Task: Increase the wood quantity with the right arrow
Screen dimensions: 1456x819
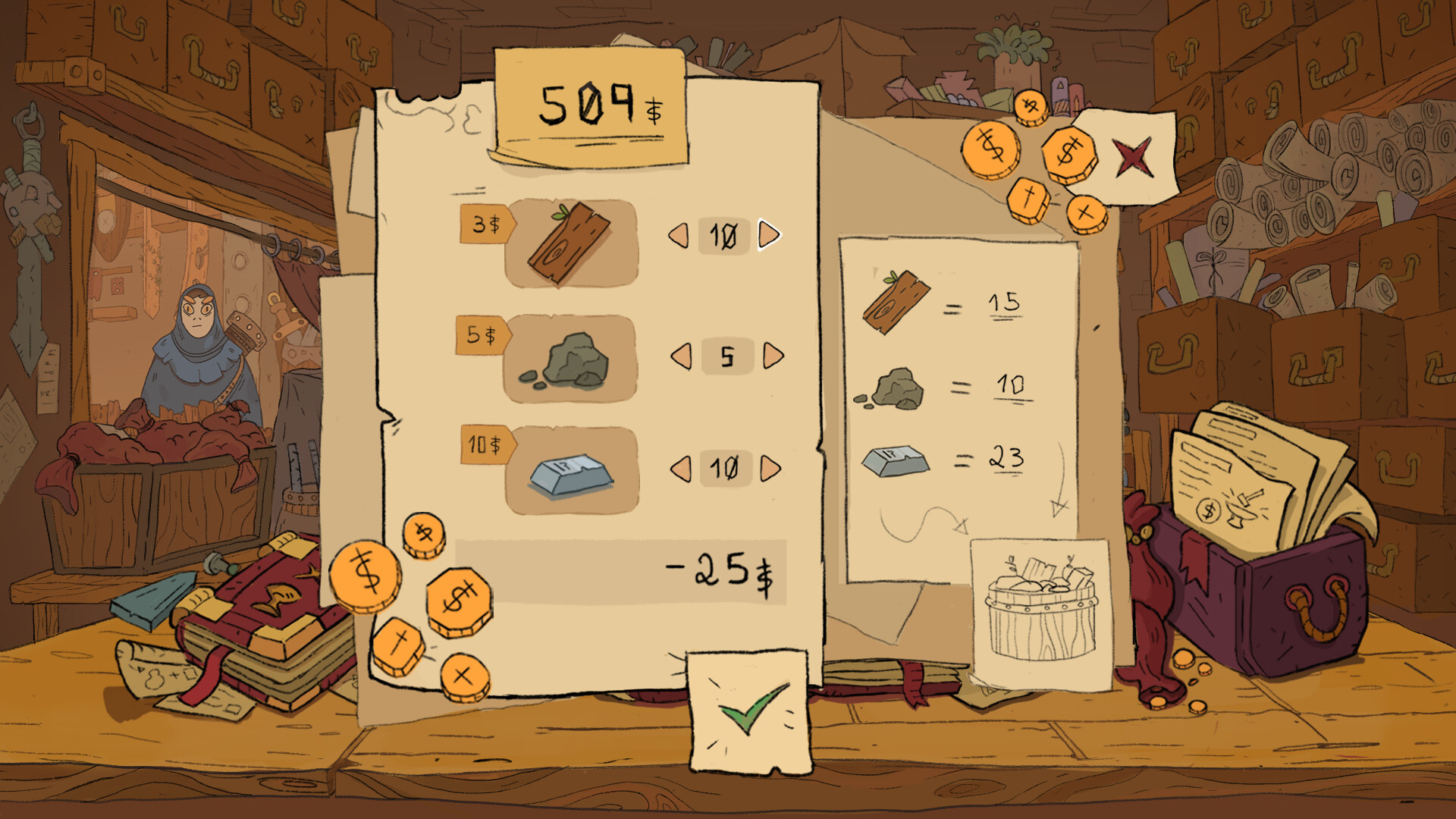Action: (766, 237)
